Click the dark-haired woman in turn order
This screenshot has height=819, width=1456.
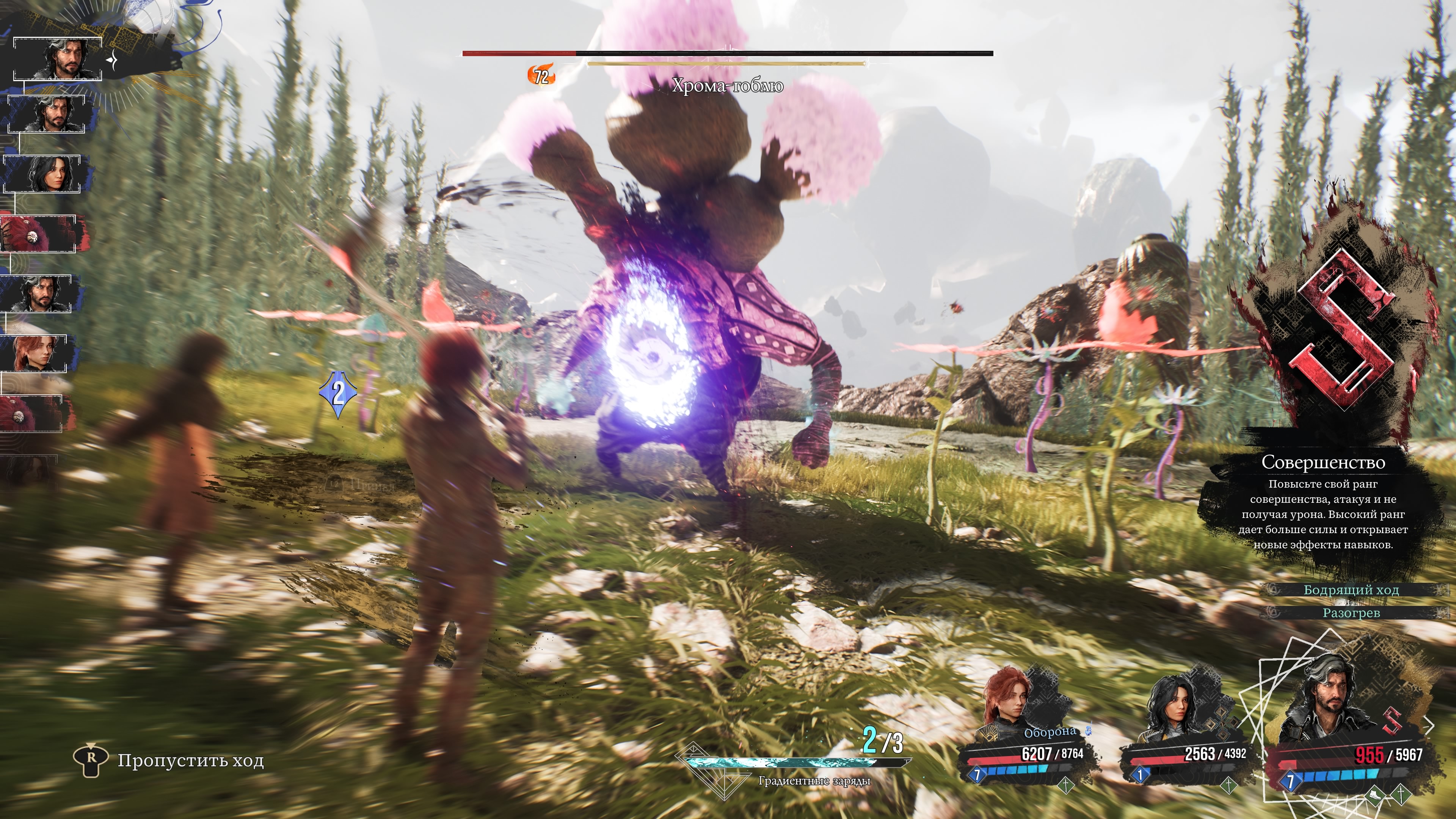pos(43,174)
